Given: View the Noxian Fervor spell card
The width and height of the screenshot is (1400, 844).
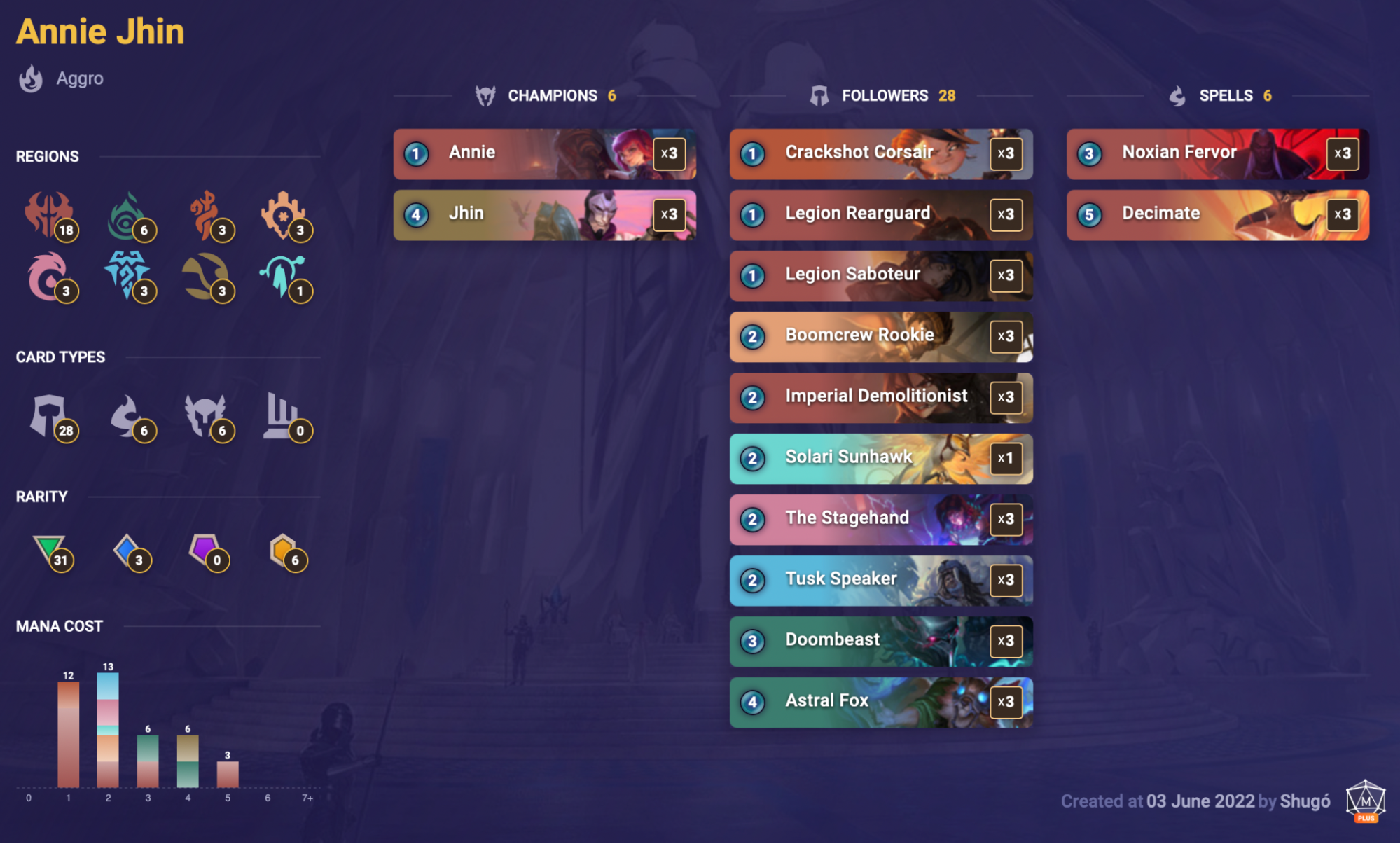Looking at the screenshot, I should pos(1217,154).
